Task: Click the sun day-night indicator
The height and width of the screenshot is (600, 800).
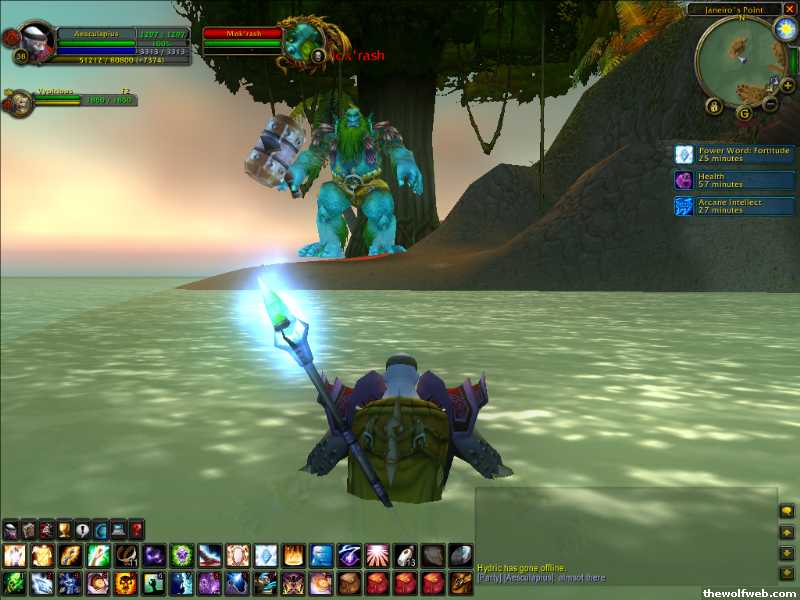Action: (x=783, y=30)
